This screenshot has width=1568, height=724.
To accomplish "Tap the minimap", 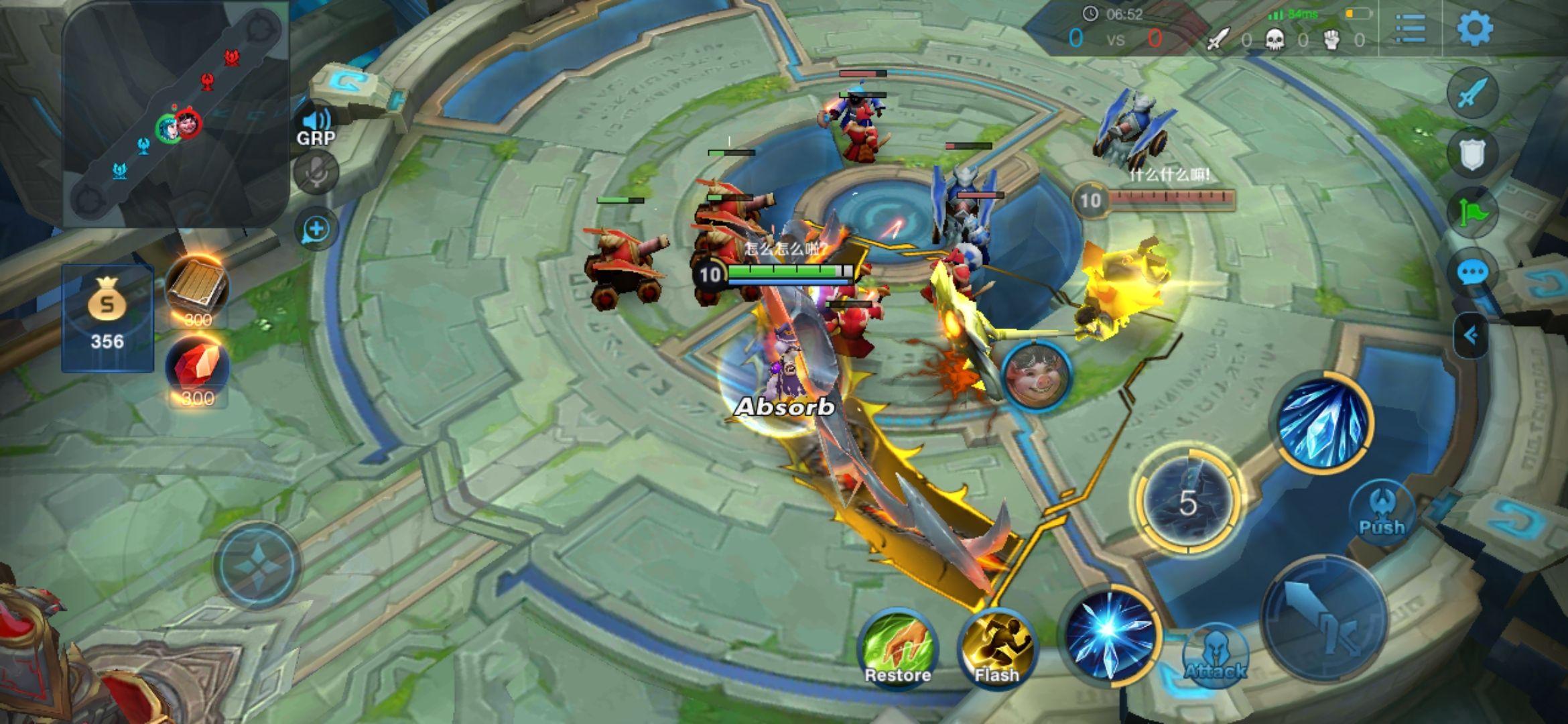I will (176, 114).
